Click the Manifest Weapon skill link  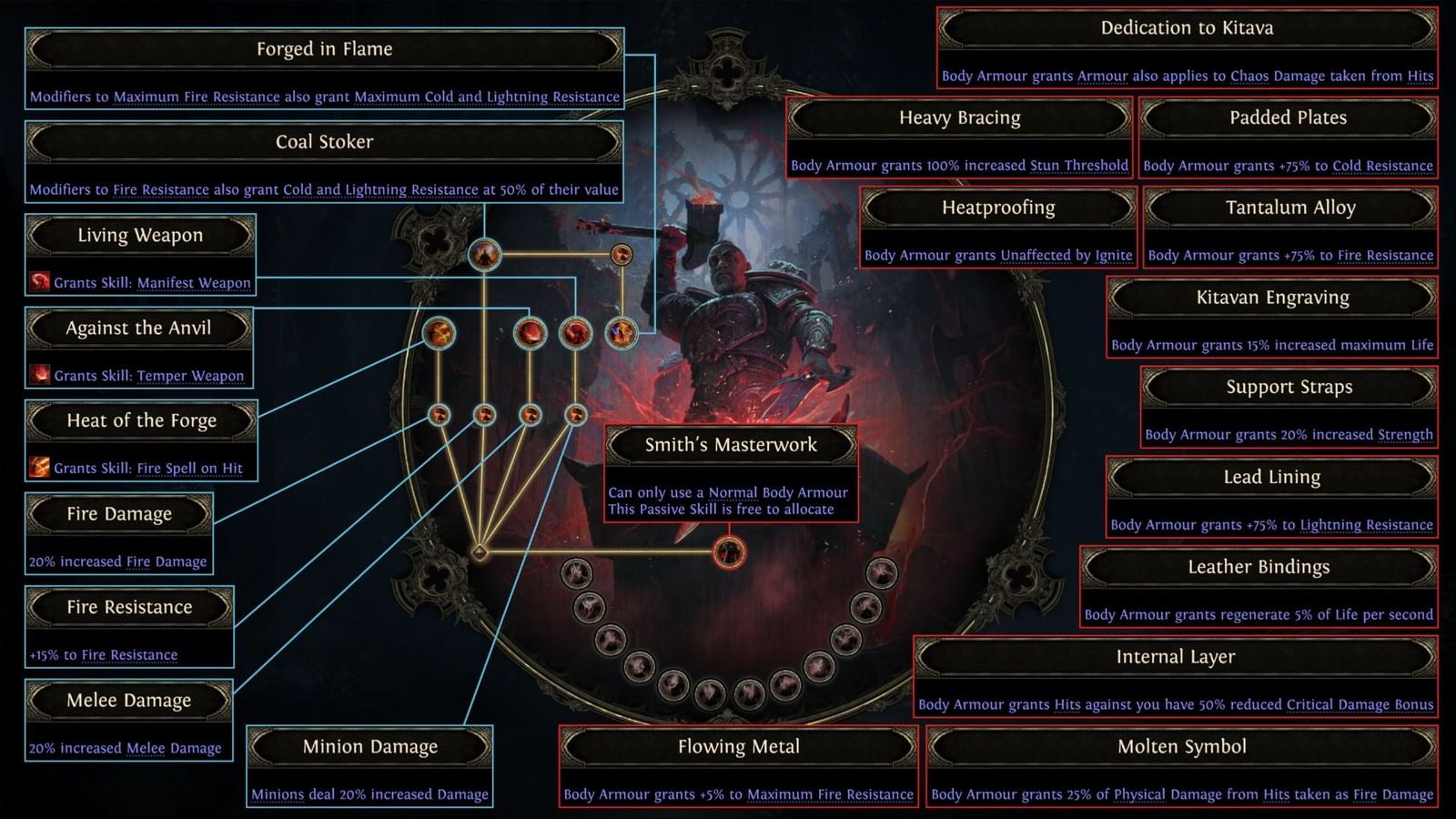(x=194, y=283)
